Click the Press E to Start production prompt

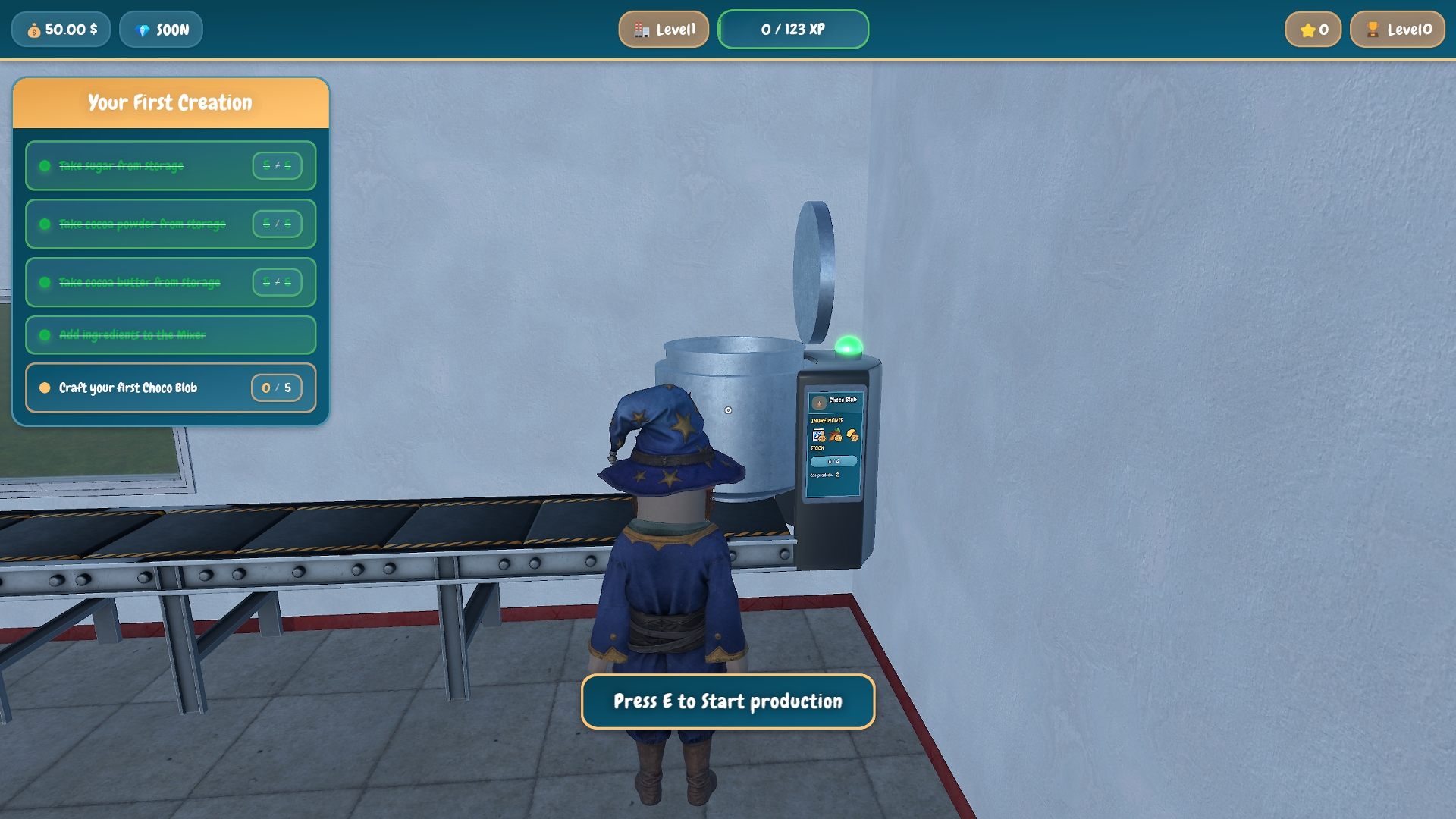click(x=728, y=701)
